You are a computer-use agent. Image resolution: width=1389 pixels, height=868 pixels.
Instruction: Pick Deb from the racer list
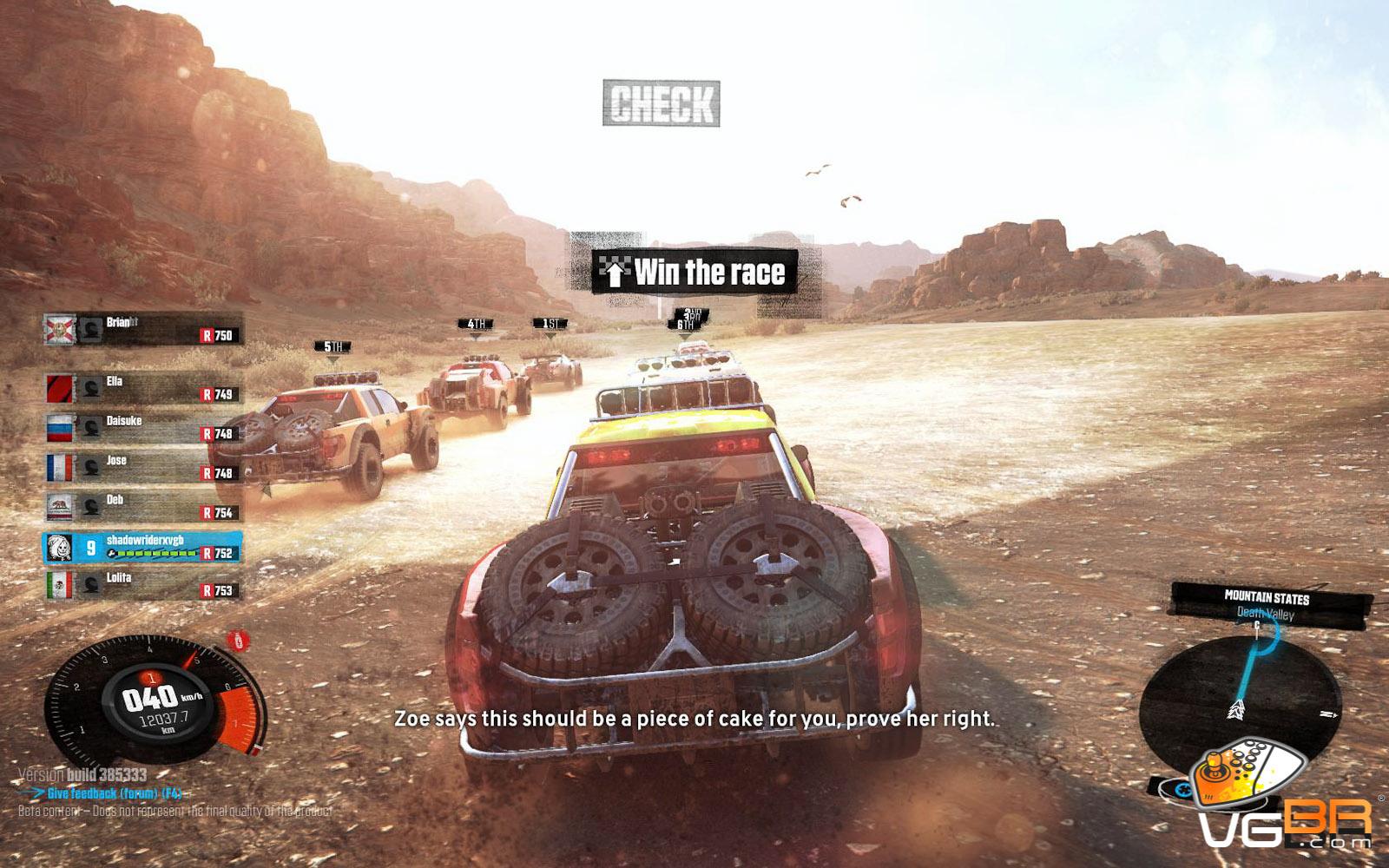(x=143, y=507)
